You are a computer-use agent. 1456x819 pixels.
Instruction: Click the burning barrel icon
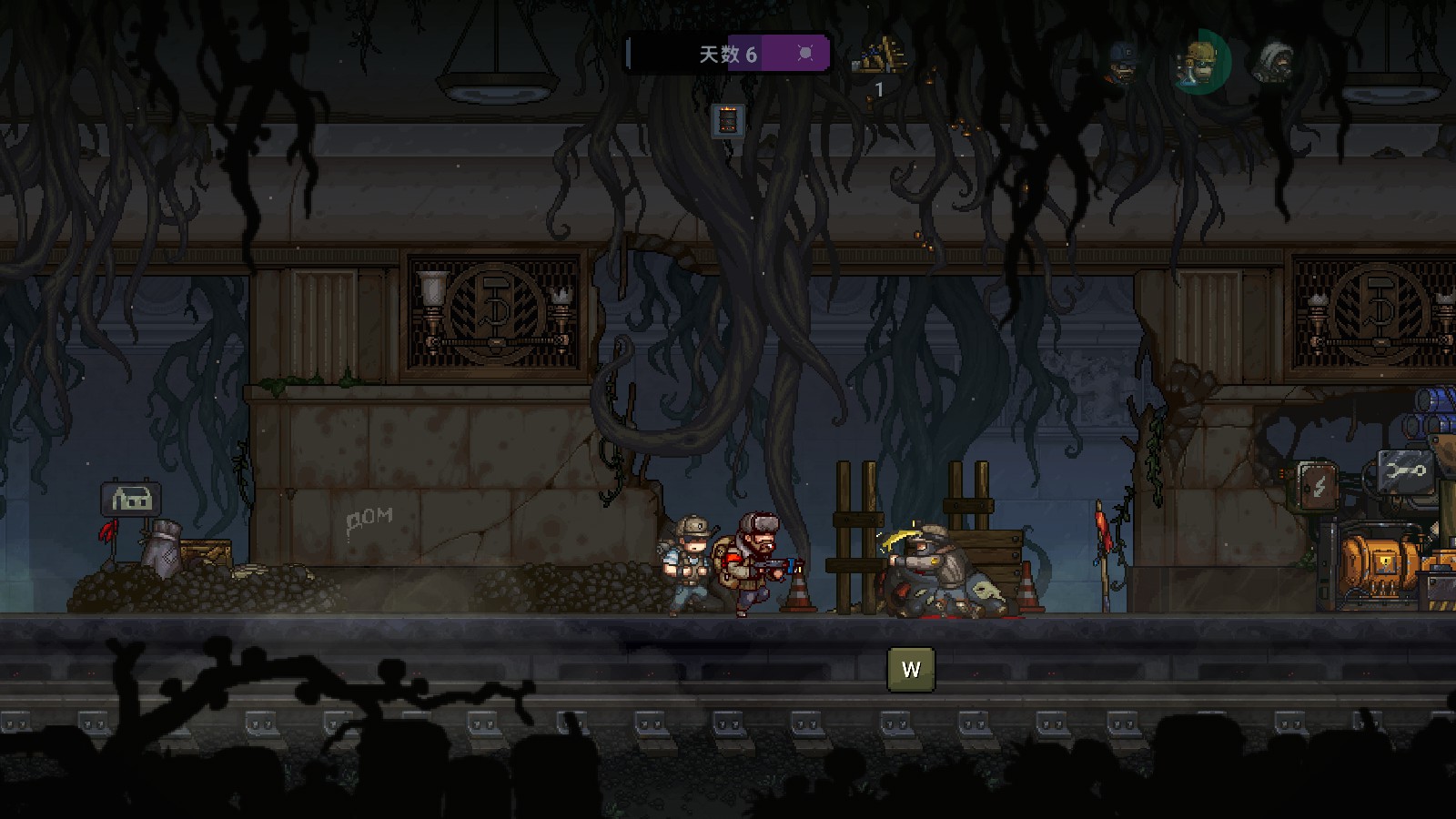pos(728,120)
